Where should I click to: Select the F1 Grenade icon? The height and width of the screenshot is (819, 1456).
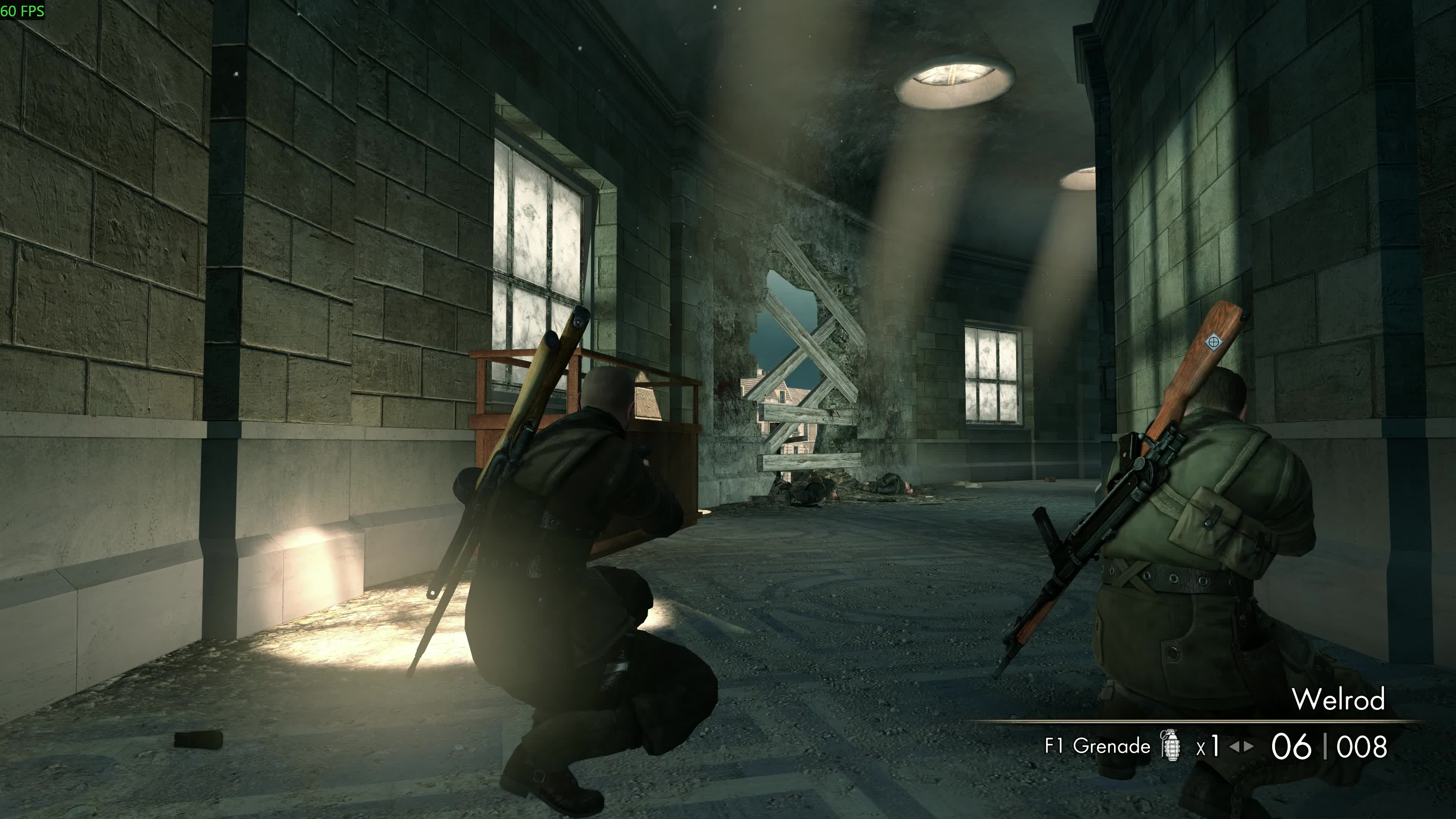click(1170, 745)
